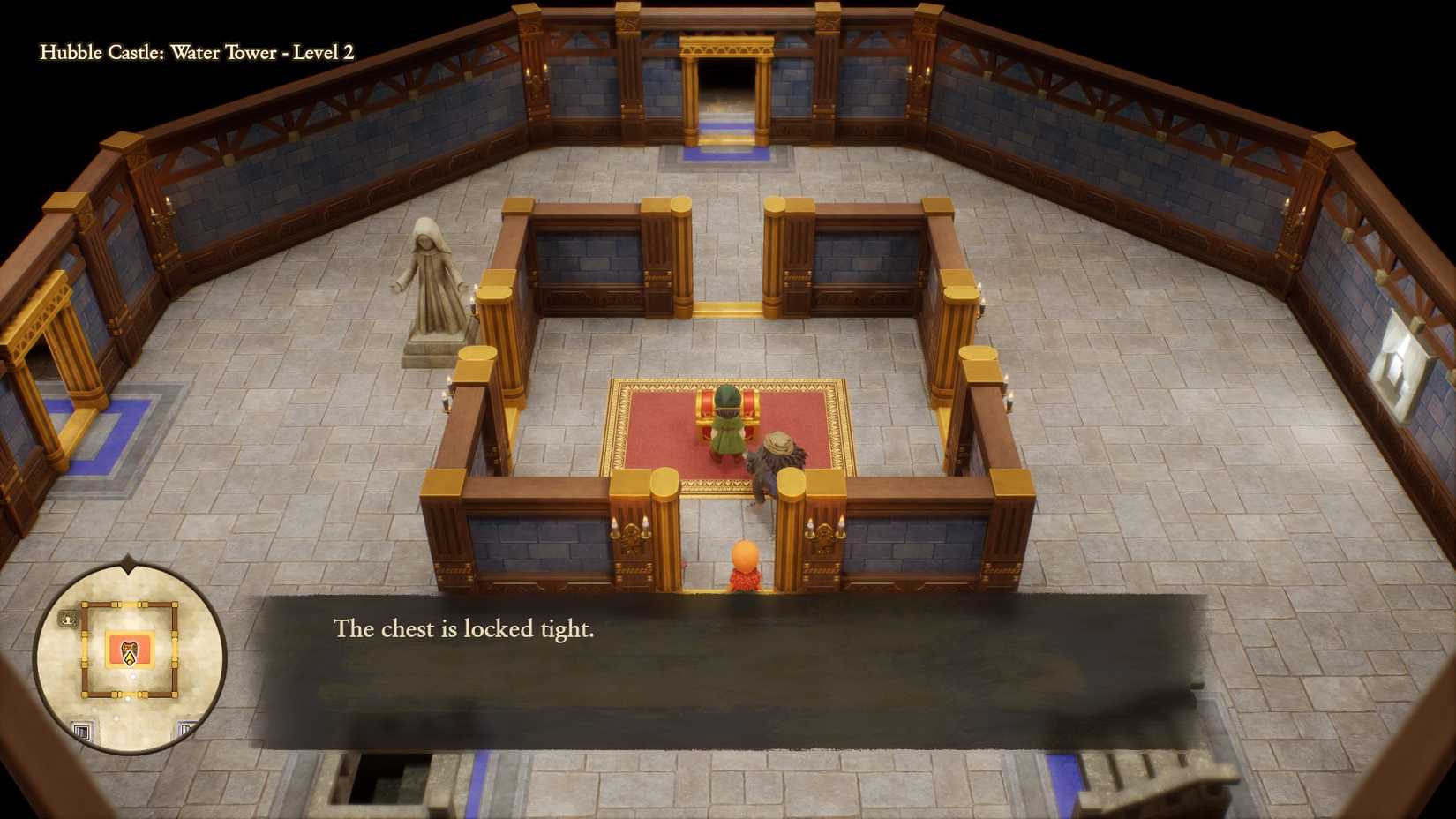Click the north arrow atop the minimap
Image resolution: width=1456 pixels, height=819 pixels.
point(128,565)
